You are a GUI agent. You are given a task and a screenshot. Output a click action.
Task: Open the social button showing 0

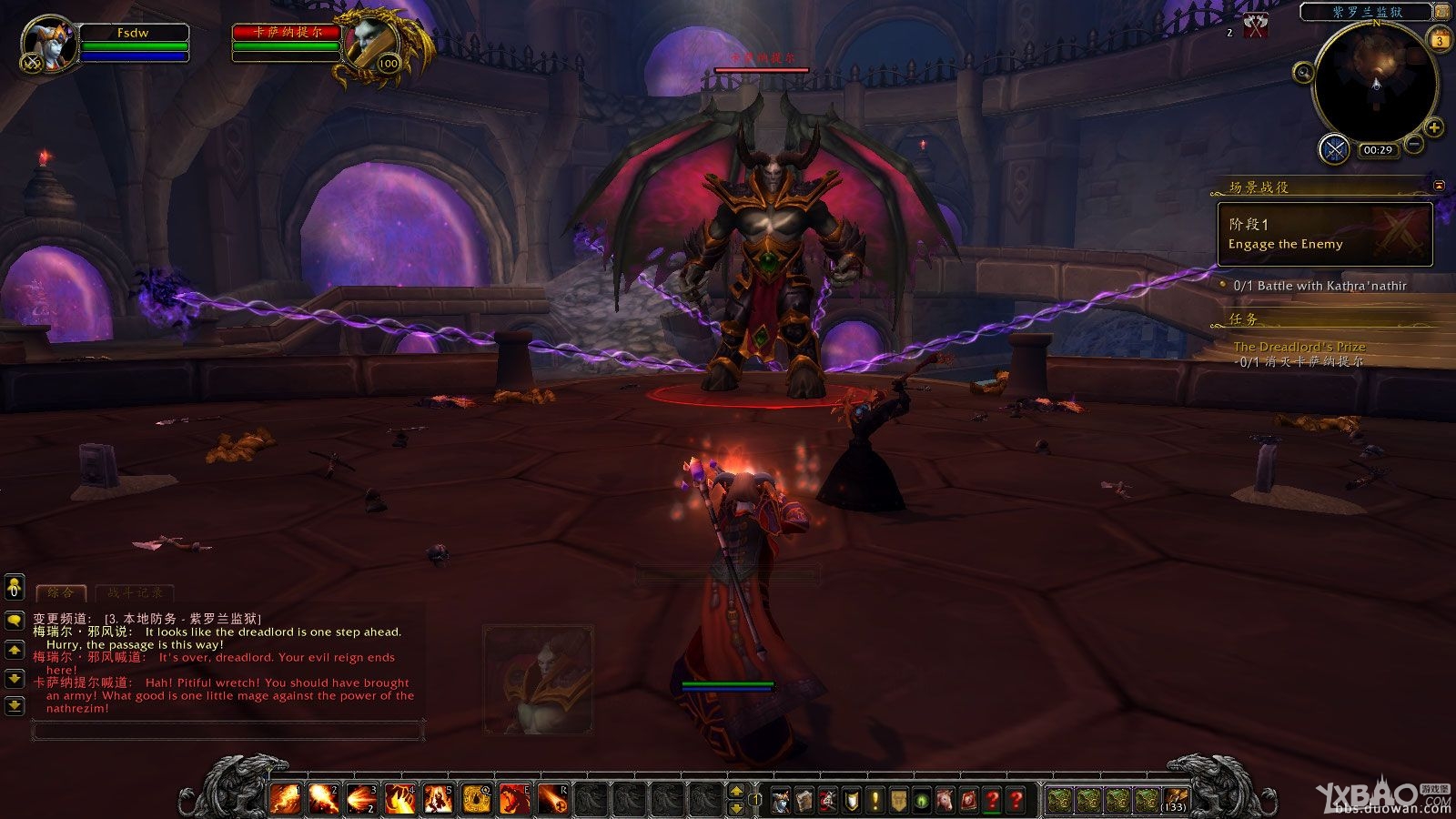coord(14,588)
